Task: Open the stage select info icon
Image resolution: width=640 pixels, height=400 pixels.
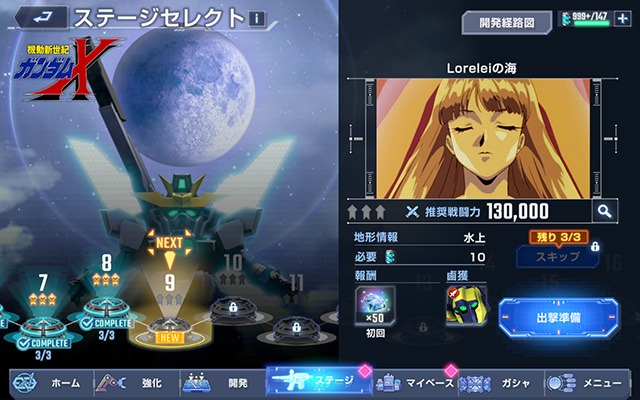Action: point(259,19)
